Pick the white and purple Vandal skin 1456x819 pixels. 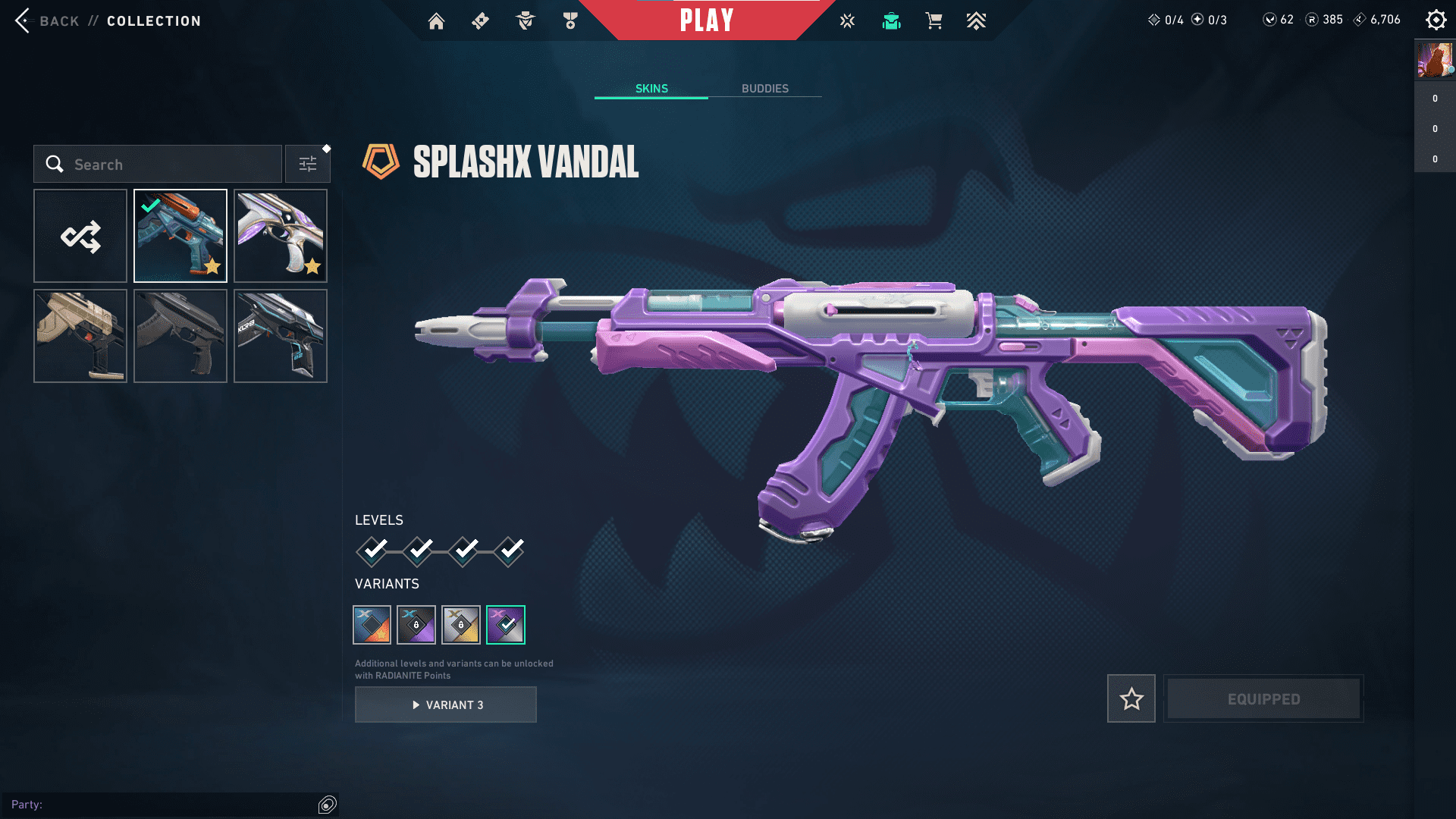point(281,236)
